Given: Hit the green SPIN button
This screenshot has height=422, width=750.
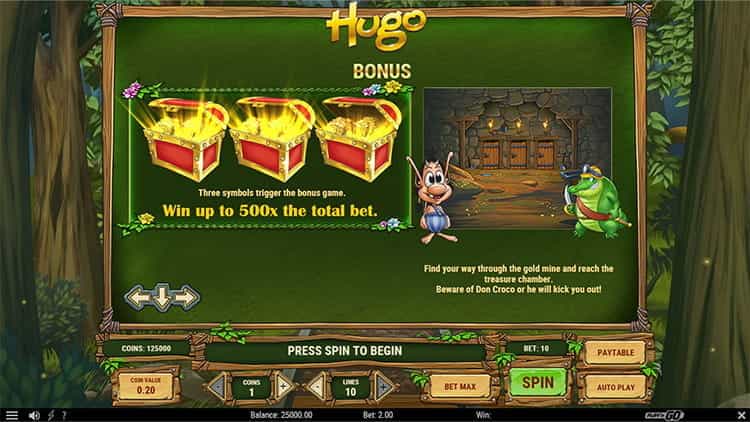Looking at the screenshot, I should coord(538,383).
